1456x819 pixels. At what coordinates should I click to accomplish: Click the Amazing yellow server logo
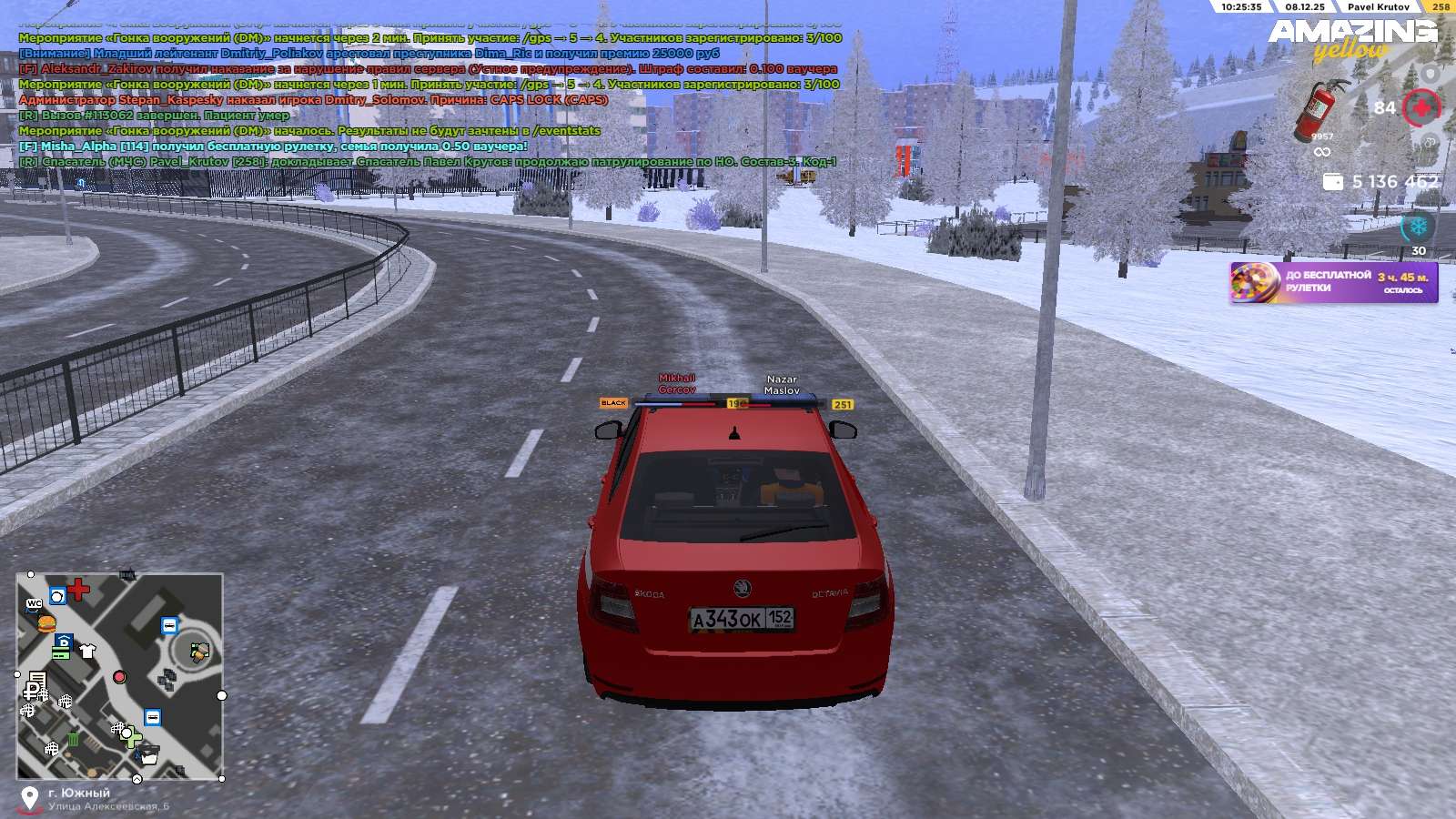[x=1353, y=38]
